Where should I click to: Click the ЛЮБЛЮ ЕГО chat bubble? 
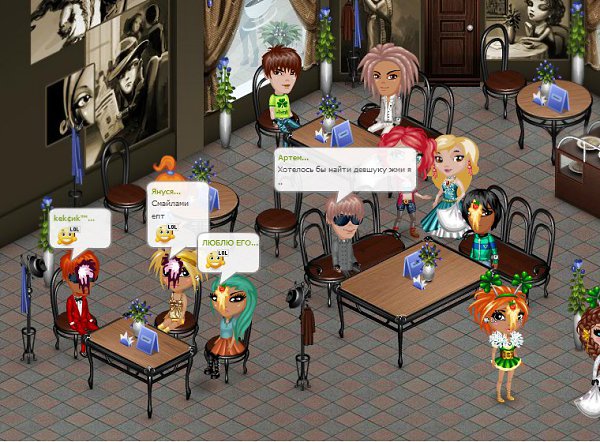point(229,253)
